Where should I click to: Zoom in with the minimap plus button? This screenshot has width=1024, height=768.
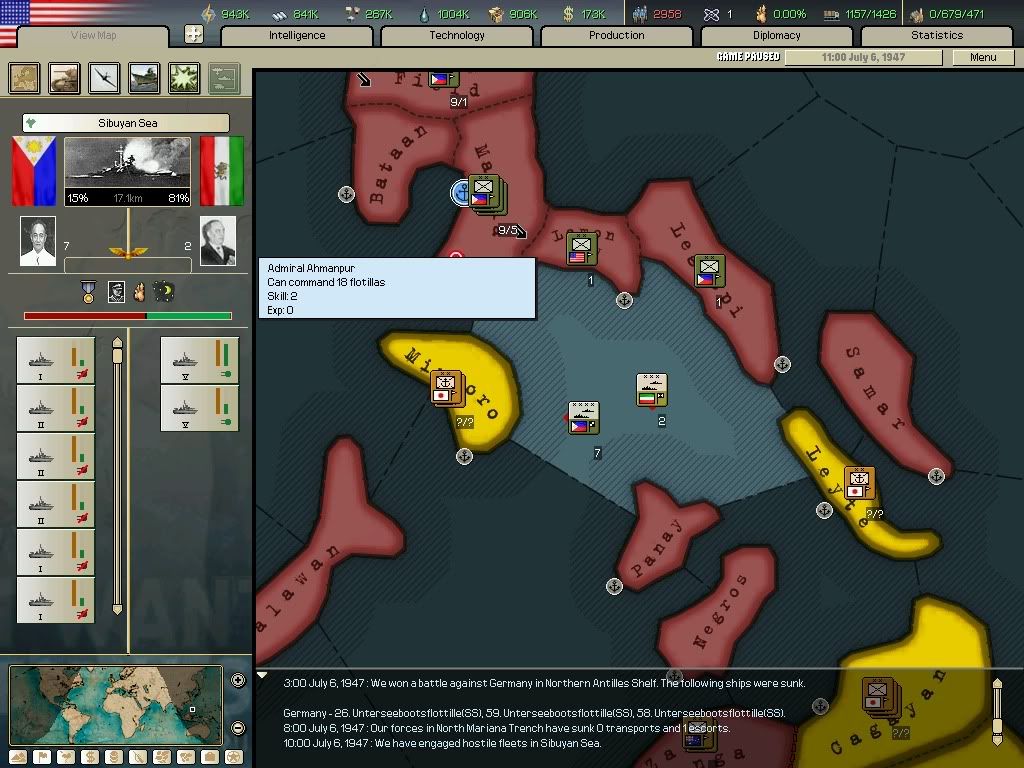[238, 681]
